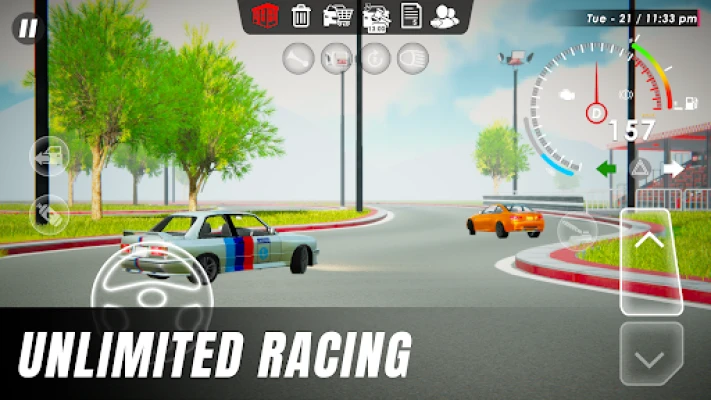Activate the green left turn signal
Image resolution: width=711 pixels, height=400 pixels.
pos(606,168)
